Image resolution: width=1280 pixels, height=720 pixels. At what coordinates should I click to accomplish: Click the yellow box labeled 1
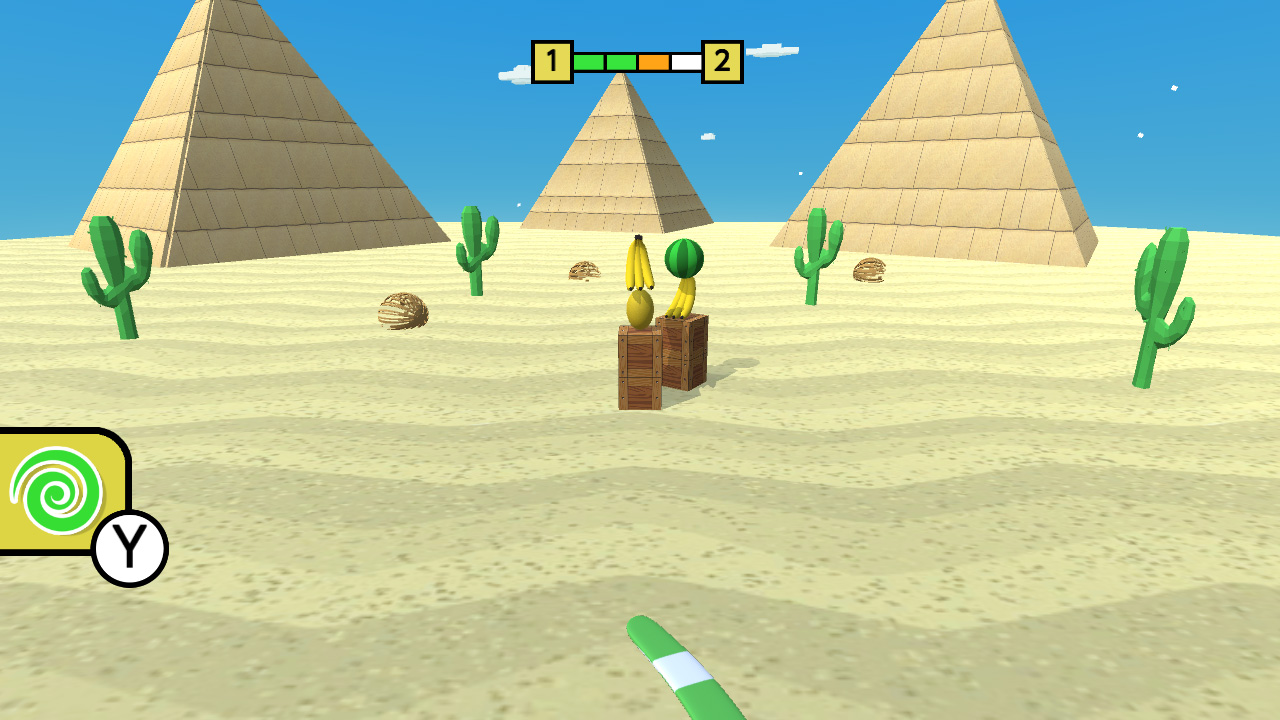552,60
